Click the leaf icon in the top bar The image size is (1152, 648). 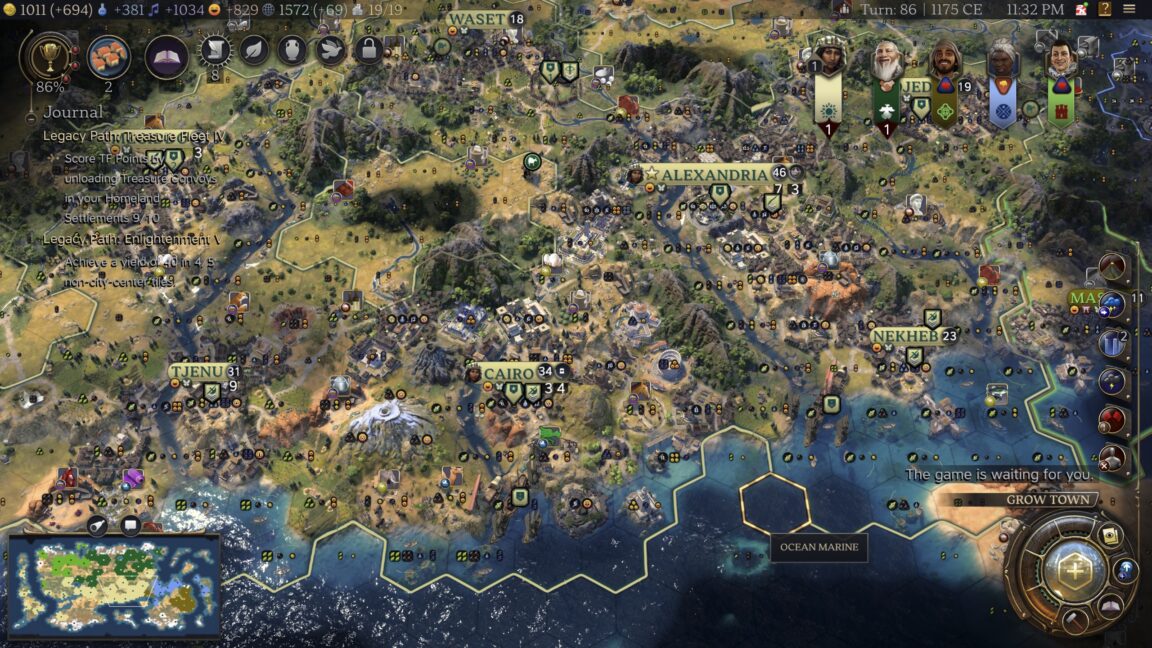(x=254, y=50)
